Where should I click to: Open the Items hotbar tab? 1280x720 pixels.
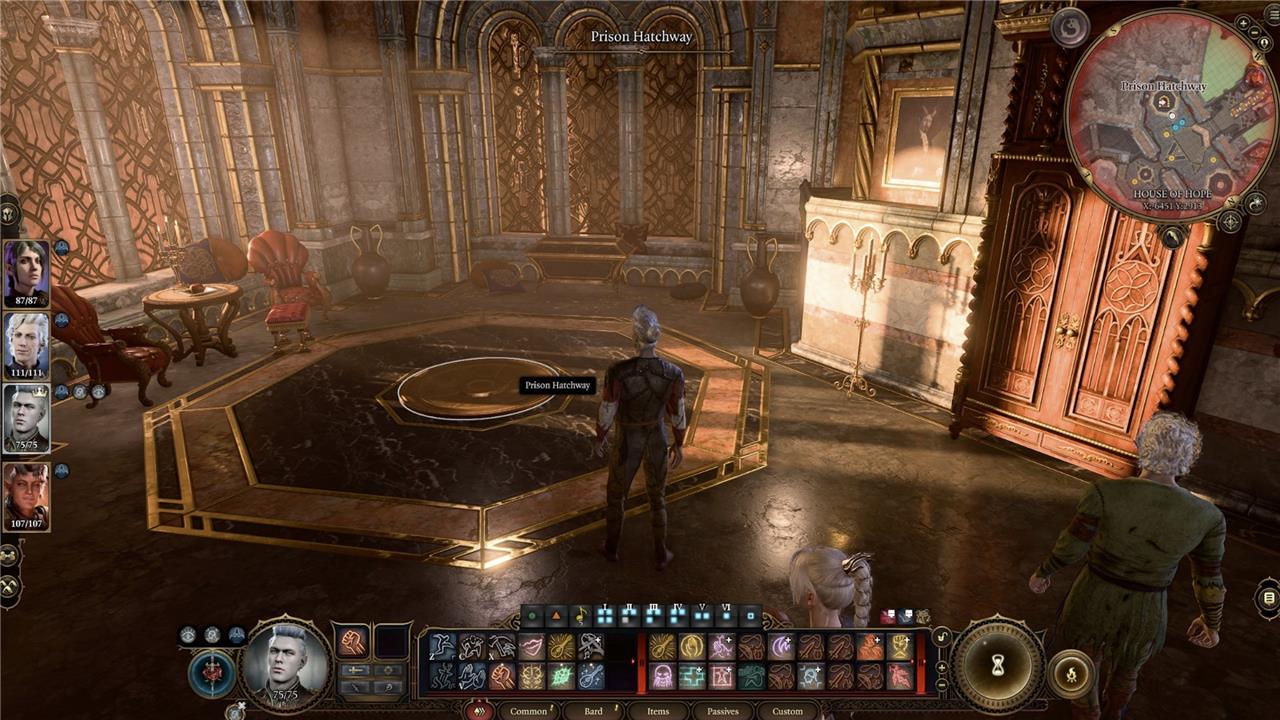point(657,711)
